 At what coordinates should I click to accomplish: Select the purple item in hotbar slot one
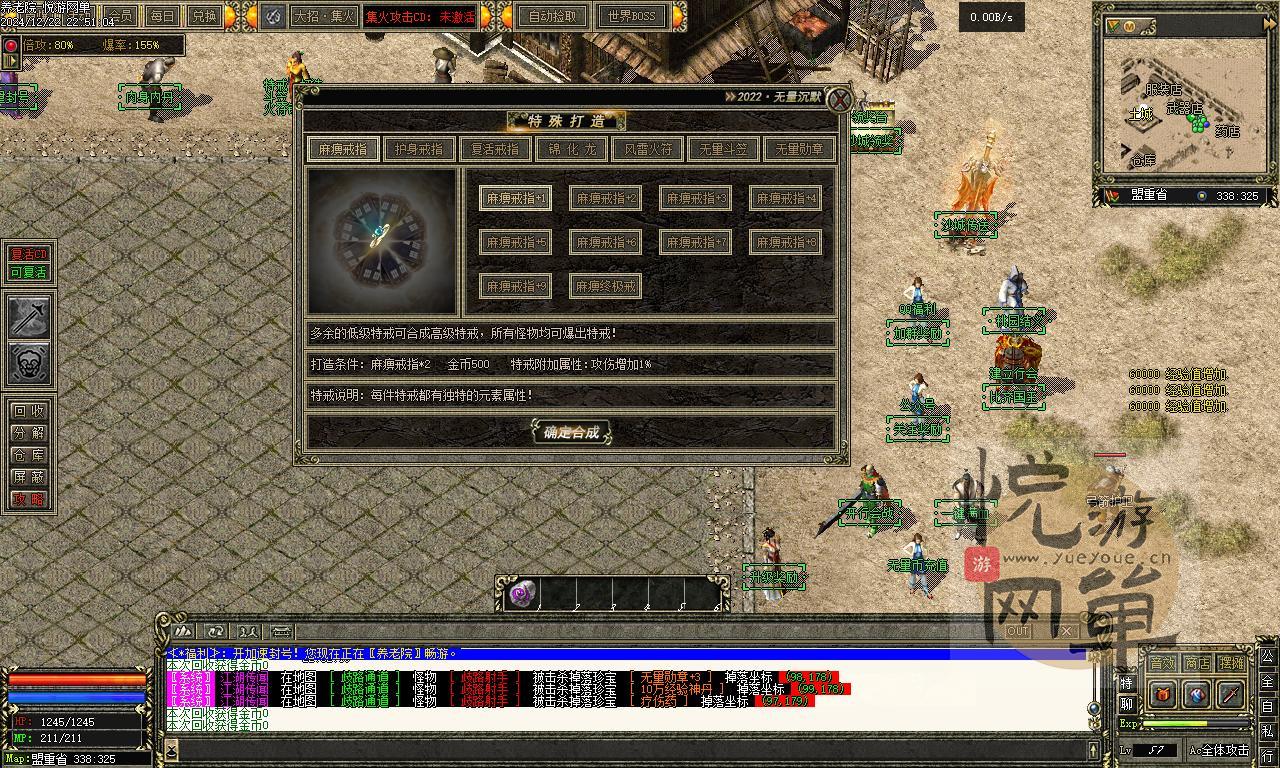(522, 594)
